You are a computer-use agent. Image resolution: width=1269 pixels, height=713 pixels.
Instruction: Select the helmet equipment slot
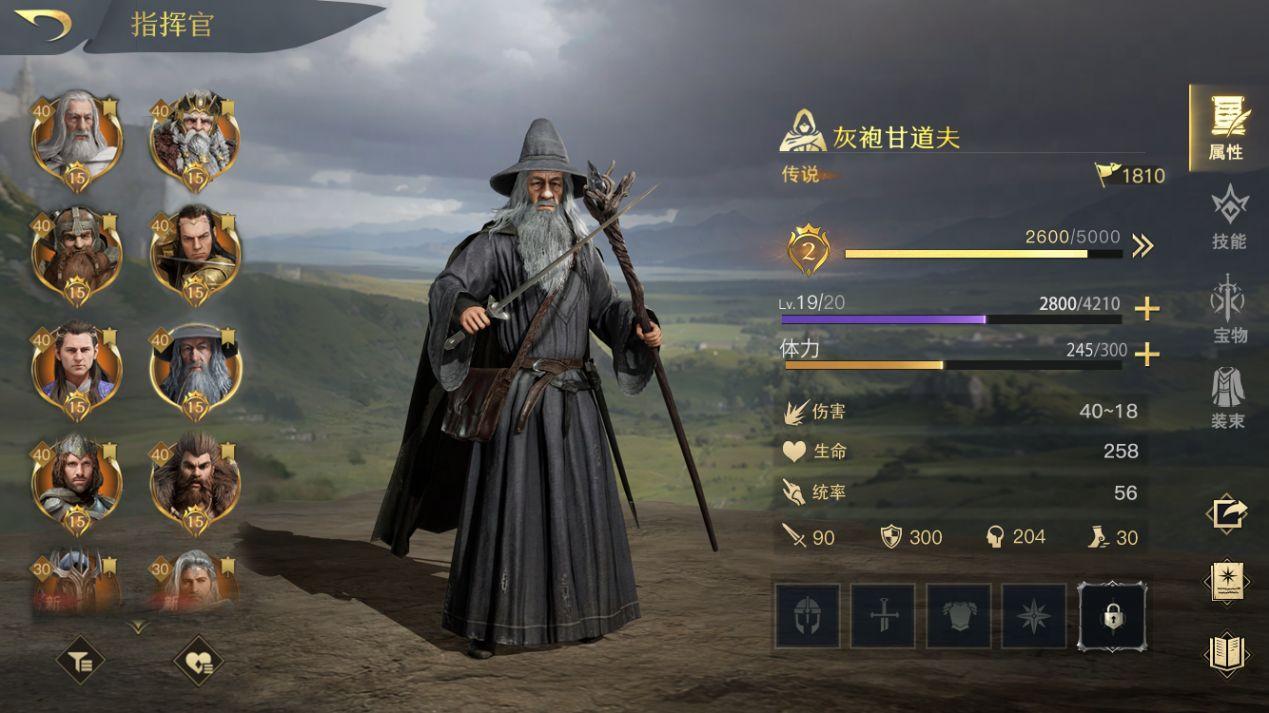pos(807,616)
